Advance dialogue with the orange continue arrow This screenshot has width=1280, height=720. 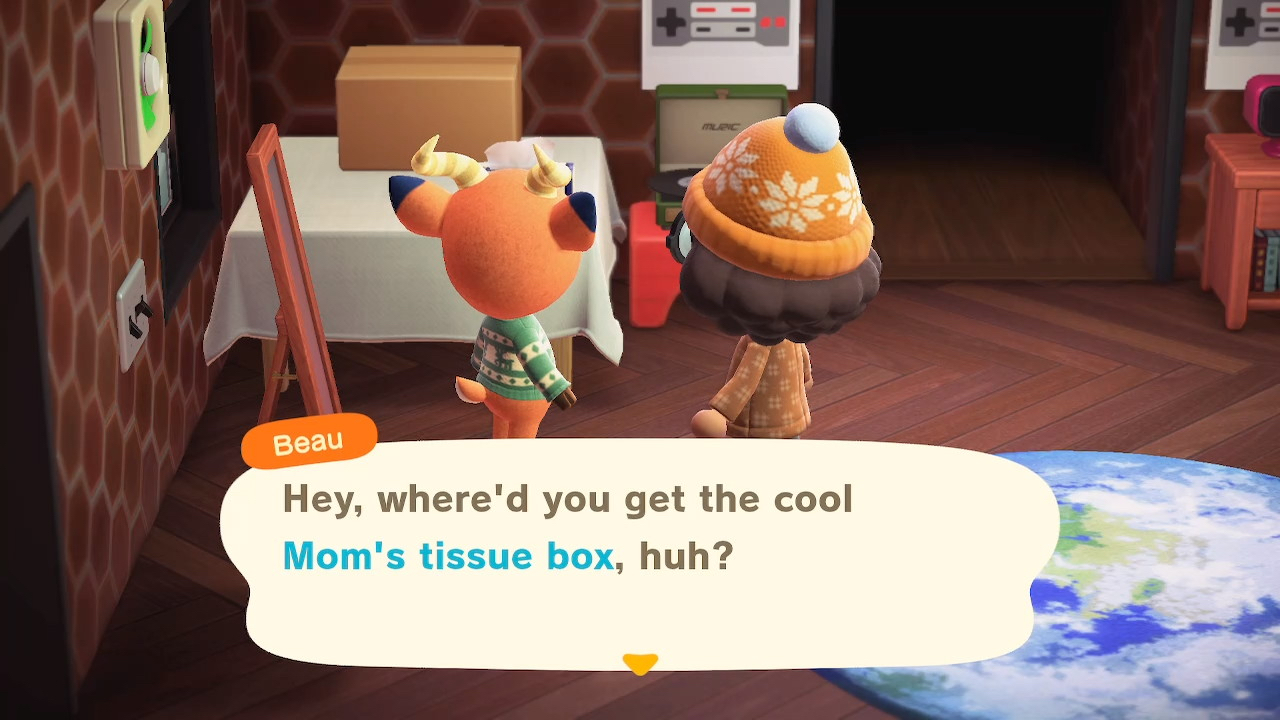[640, 663]
